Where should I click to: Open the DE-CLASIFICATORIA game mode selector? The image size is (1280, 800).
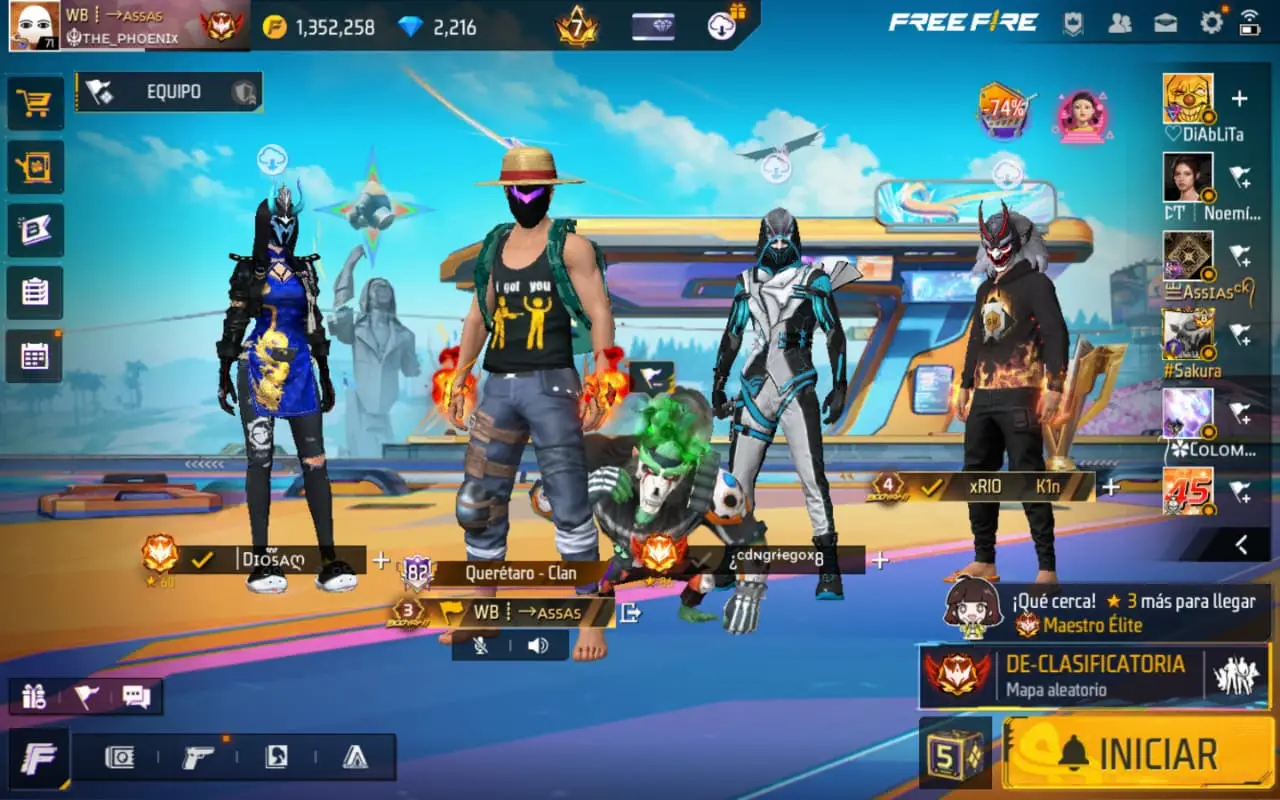point(1090,675)
